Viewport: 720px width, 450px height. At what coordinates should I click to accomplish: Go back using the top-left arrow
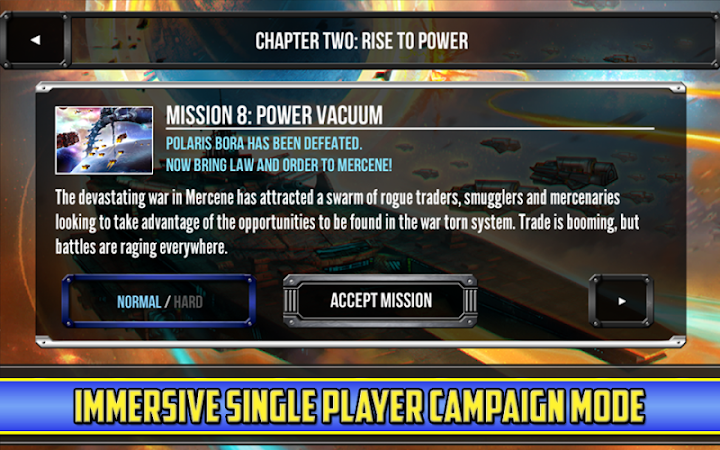[36, 41]
